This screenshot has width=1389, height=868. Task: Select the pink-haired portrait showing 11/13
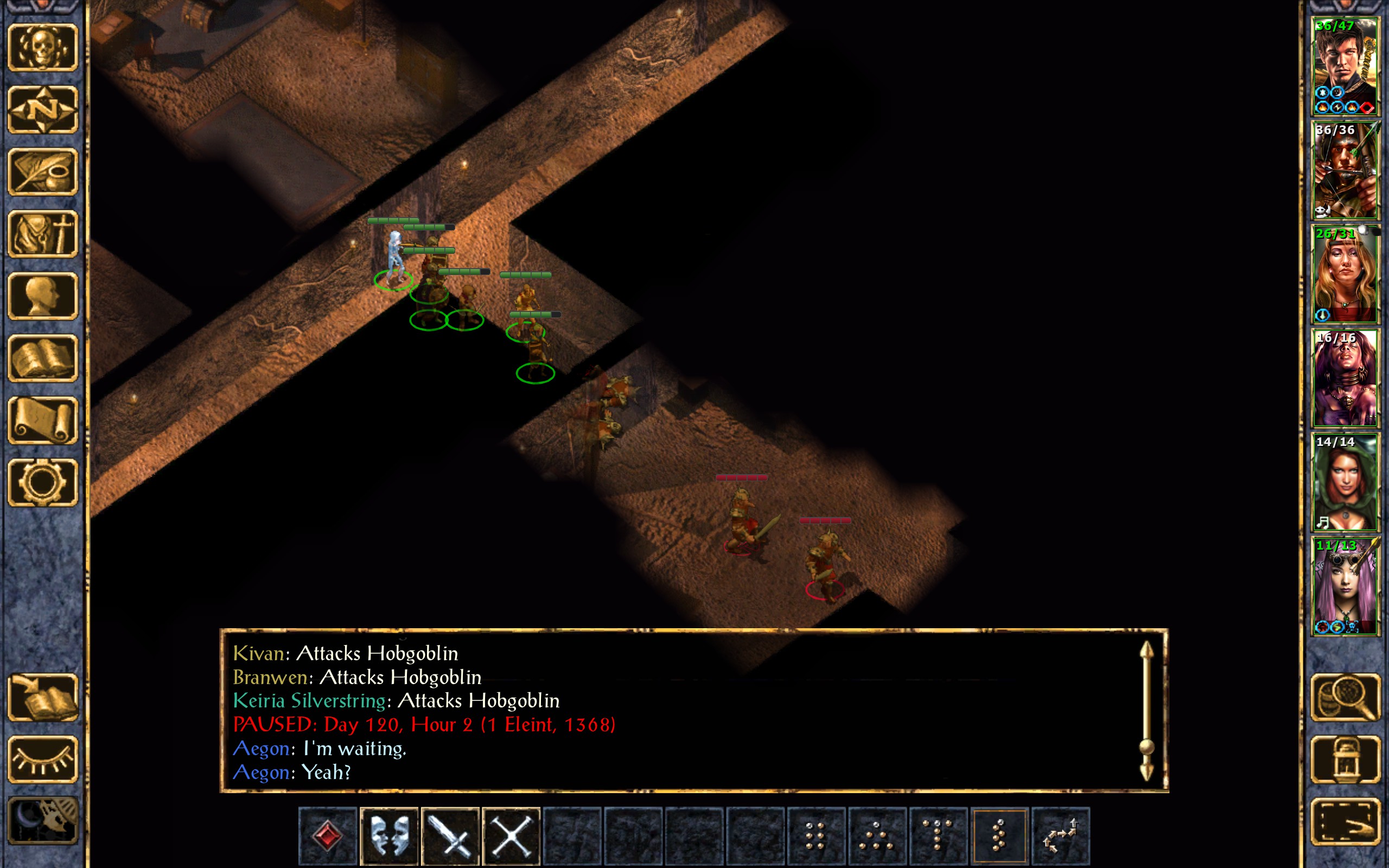1345,586
